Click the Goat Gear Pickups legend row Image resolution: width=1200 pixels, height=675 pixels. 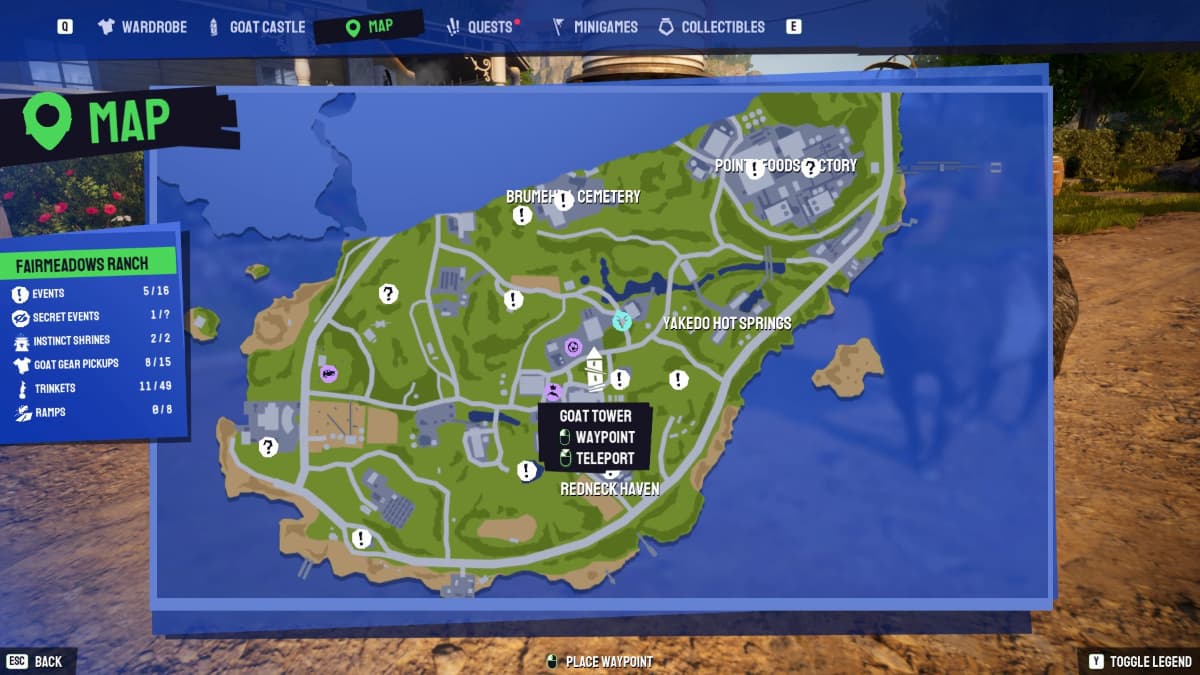pos(92,363)
